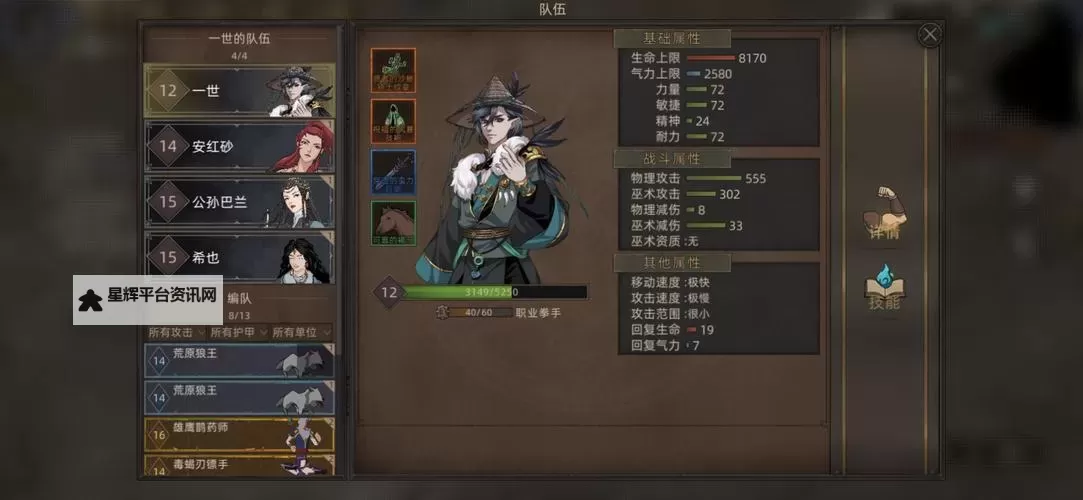Select the 雄鹰鹘药师 unit row
Viewport: 1083px width, 500px height.
239,435
